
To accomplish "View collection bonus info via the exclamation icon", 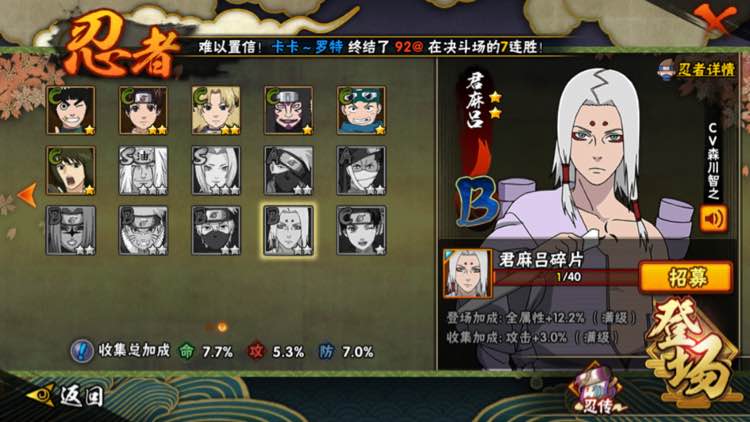I will [x=81, y=351].
